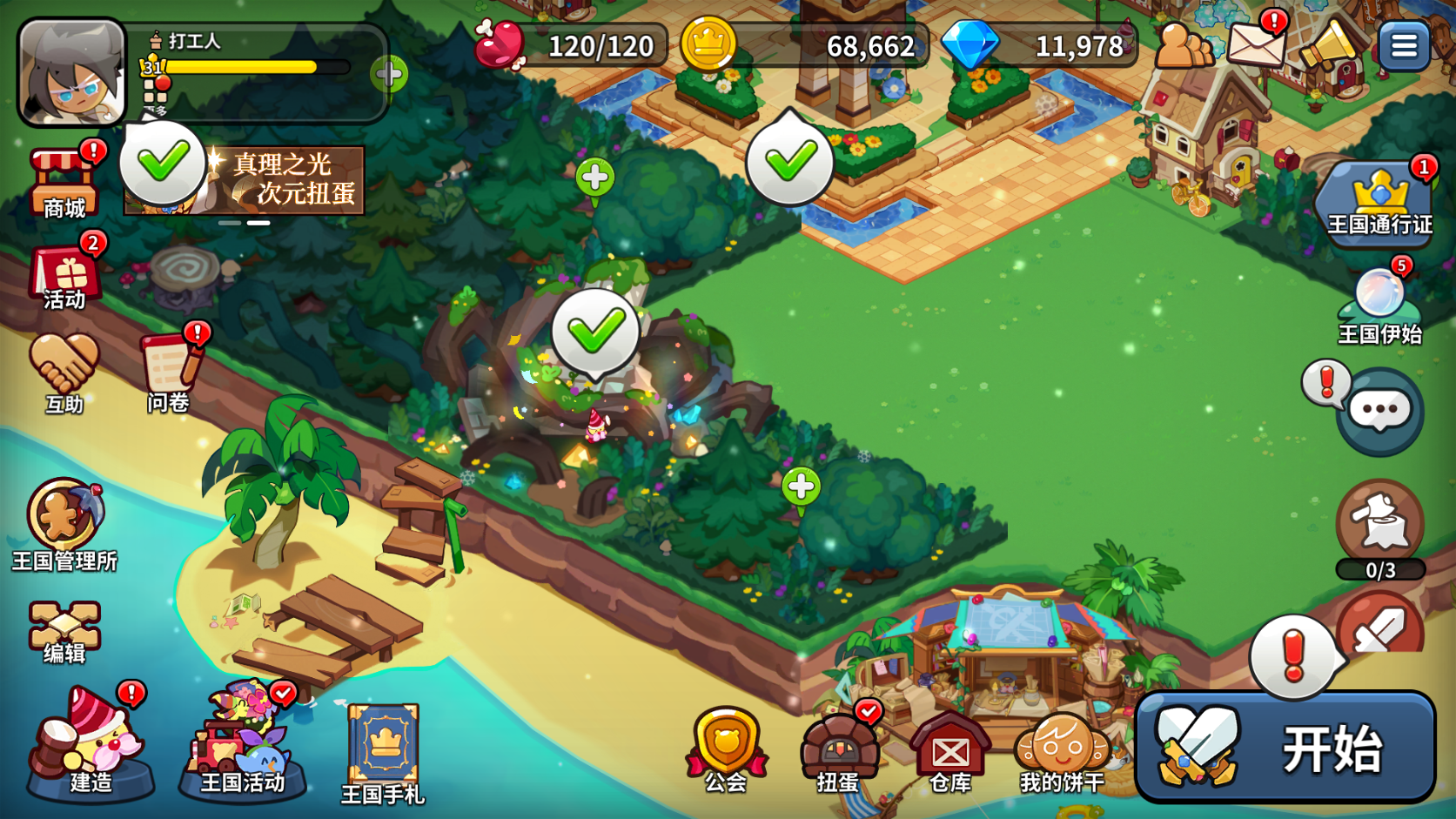The image size is (1456, 819).
Task: Open the hamburger main menu
Action: pos(1403,45)
